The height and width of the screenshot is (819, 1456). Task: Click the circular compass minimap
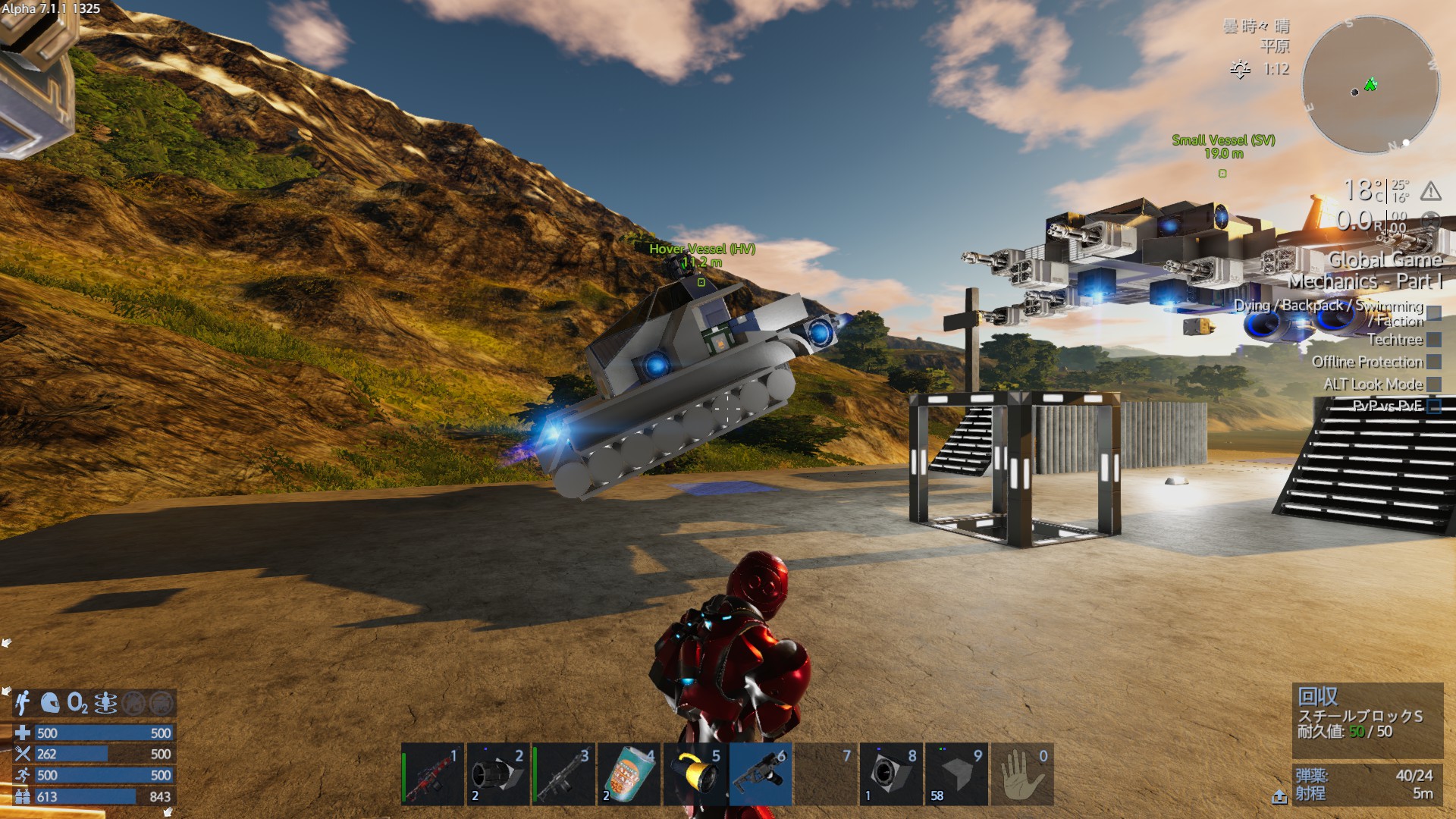[1370, 85]
